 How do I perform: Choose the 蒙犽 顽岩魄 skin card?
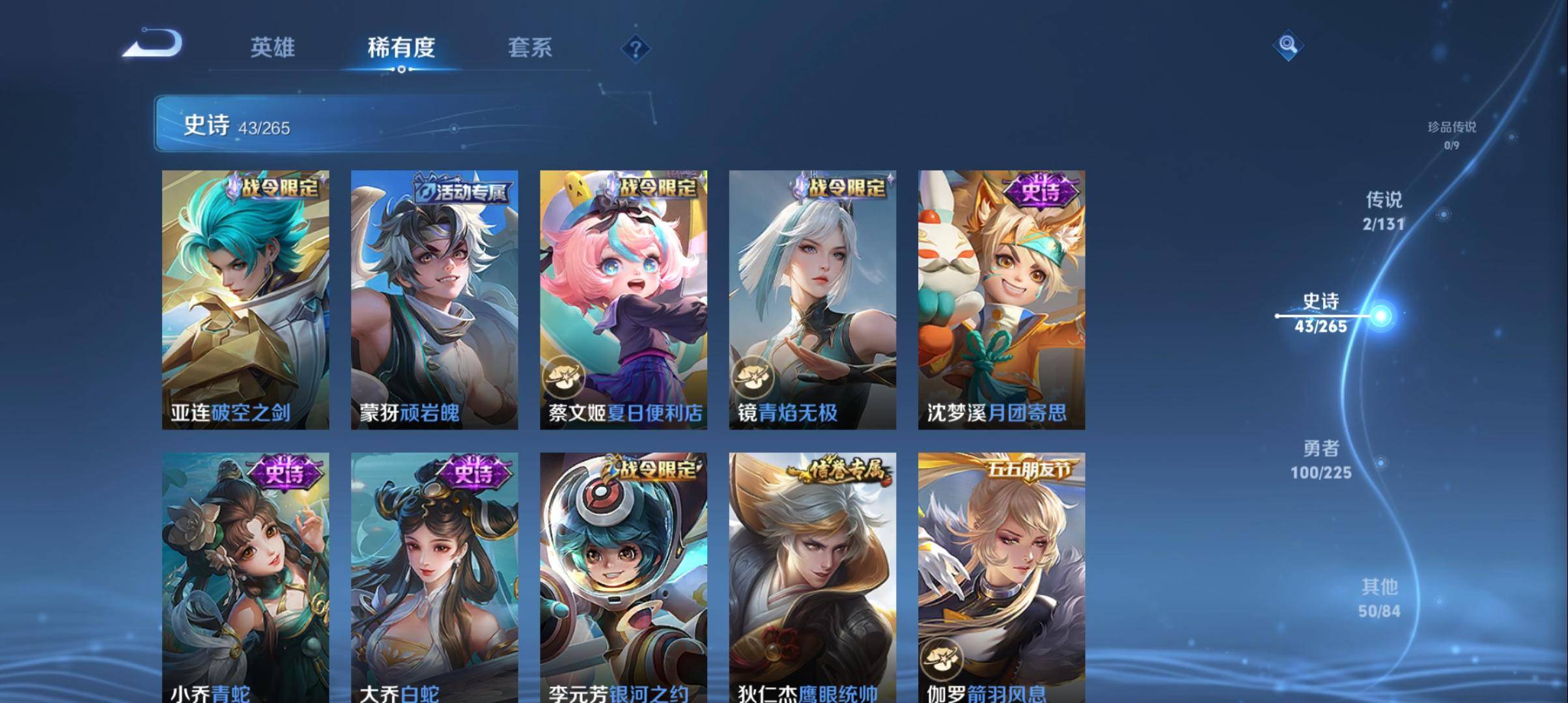coord(434,299)
